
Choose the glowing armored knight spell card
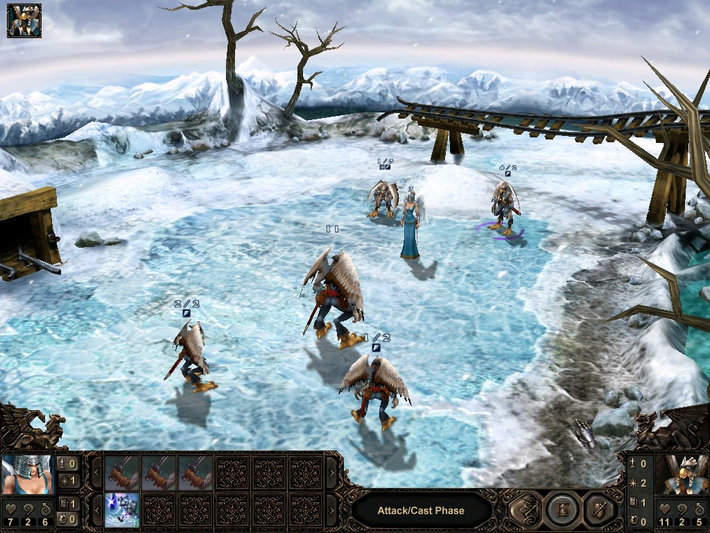[122, 509]
